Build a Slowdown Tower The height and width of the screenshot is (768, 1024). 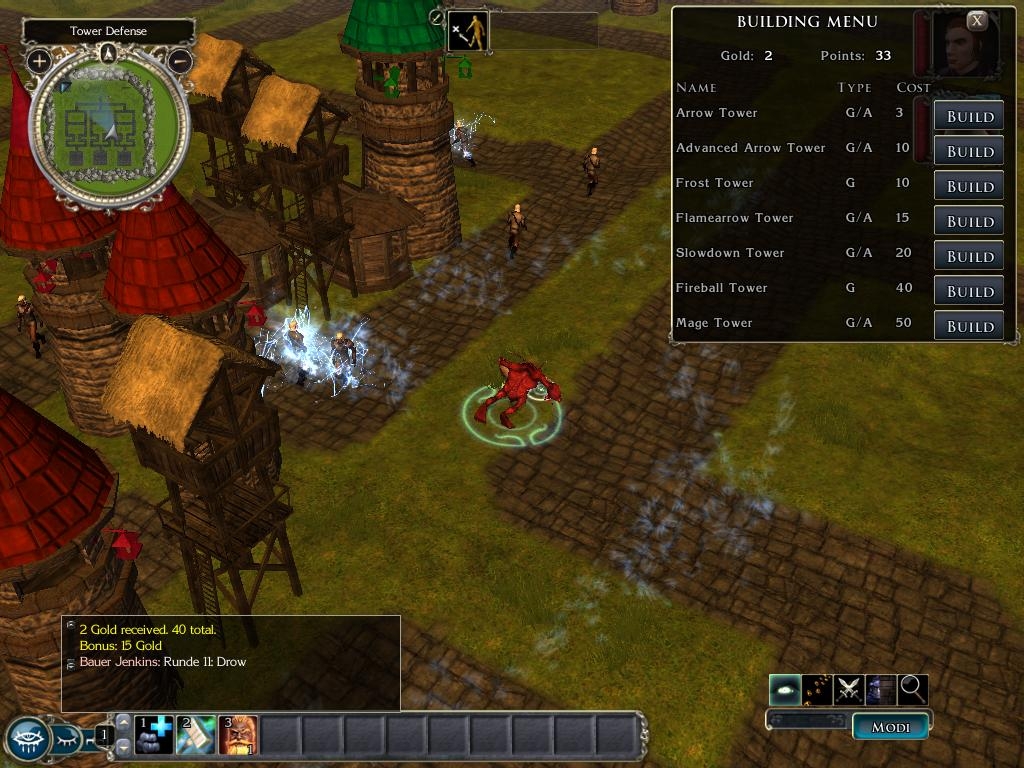[968, 256]
